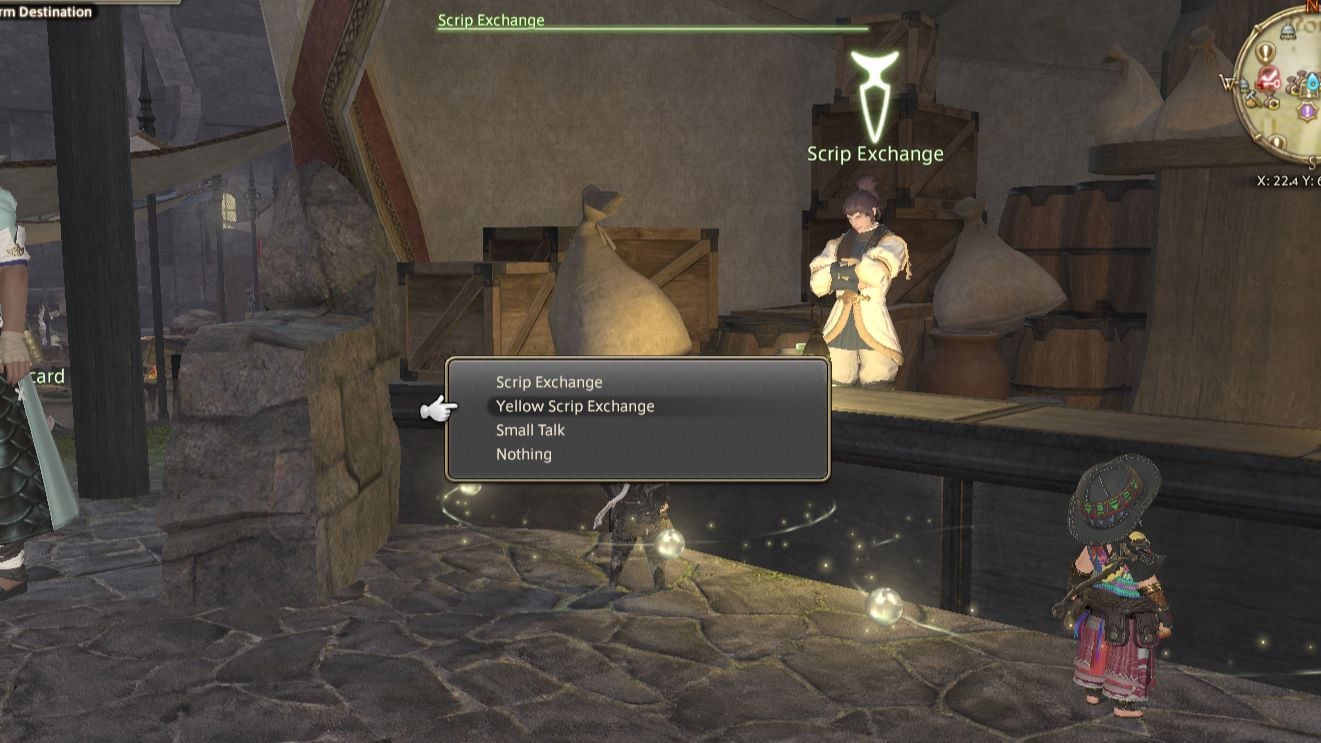Image resolution: width=1321 pixels, height=743 pixels.
Task: Click the Scrip Exchange nameplate above the NPC
Action: (x=877, y=154)
